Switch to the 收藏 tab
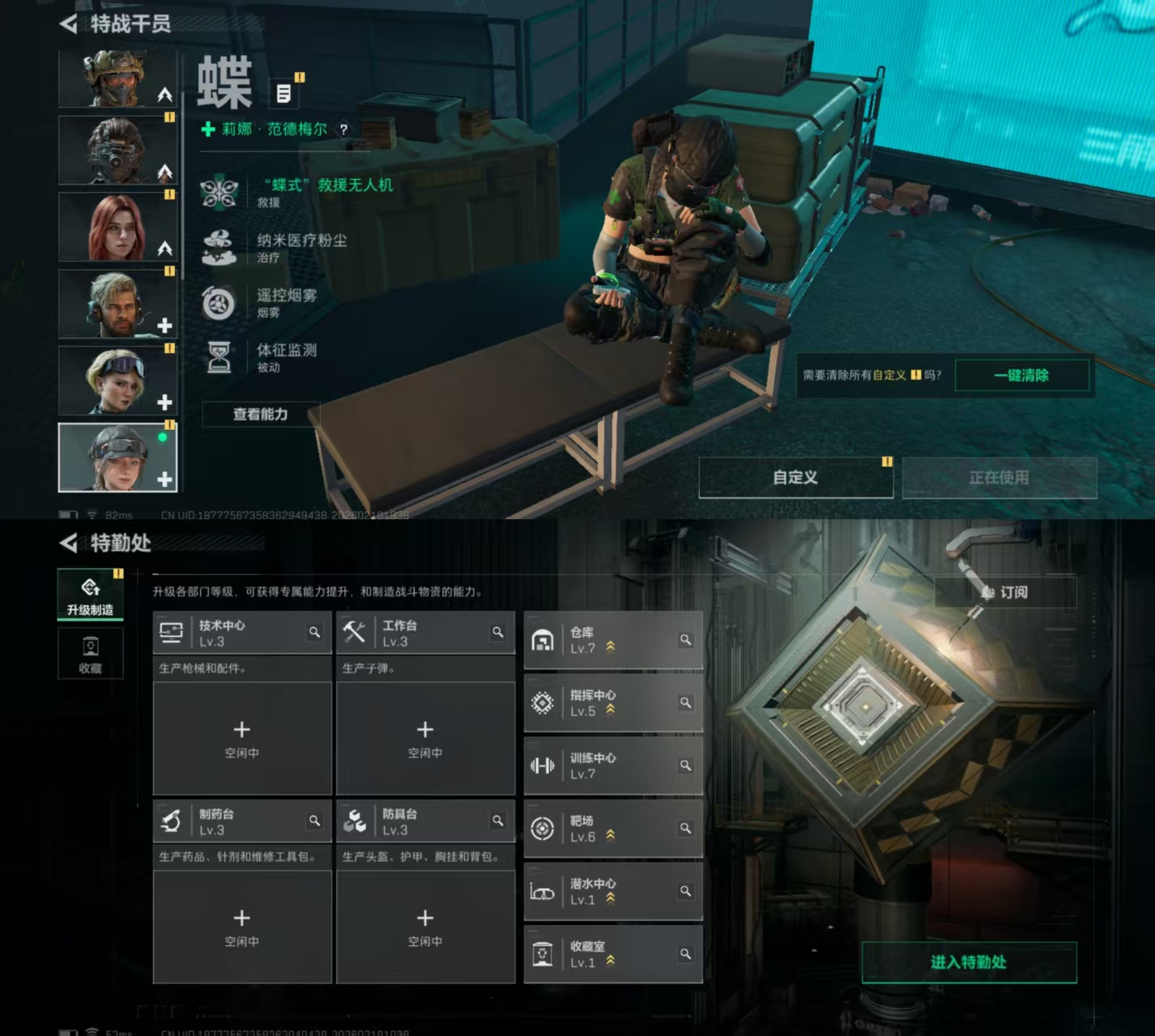1155x1036 pixels. 90,654
